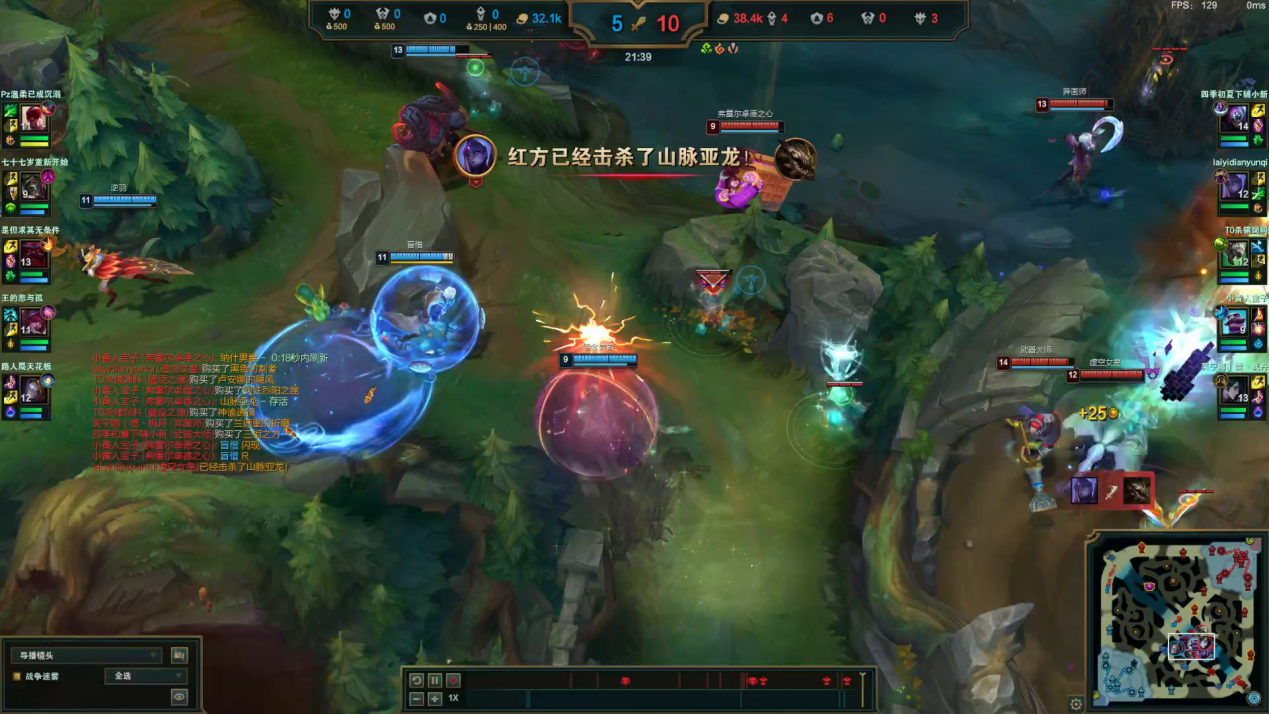Image resolution: width=1269 pixels, height=714 pixels.
Task: Jump to the first red kill marker on the timeline
Action: [x=625, y=681]
